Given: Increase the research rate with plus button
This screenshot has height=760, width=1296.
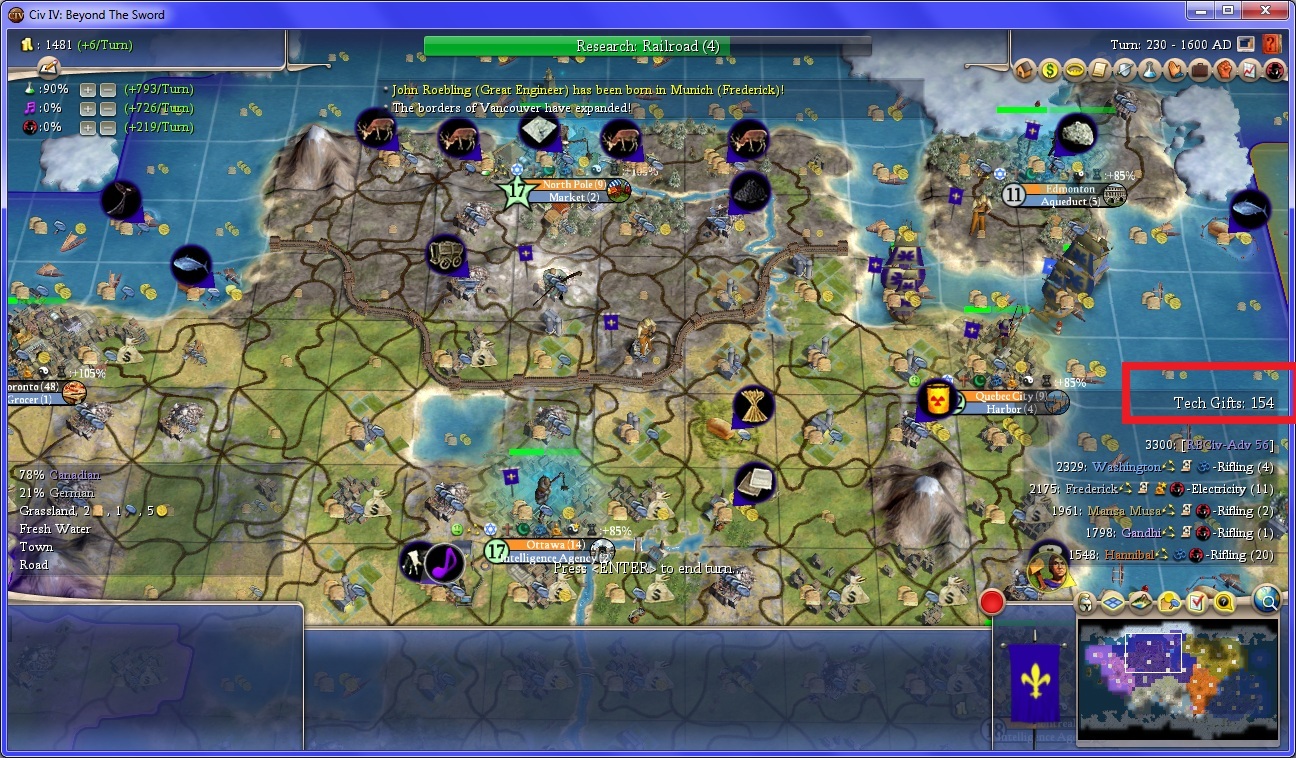Looking at the screenshot, I should (88, 89).
